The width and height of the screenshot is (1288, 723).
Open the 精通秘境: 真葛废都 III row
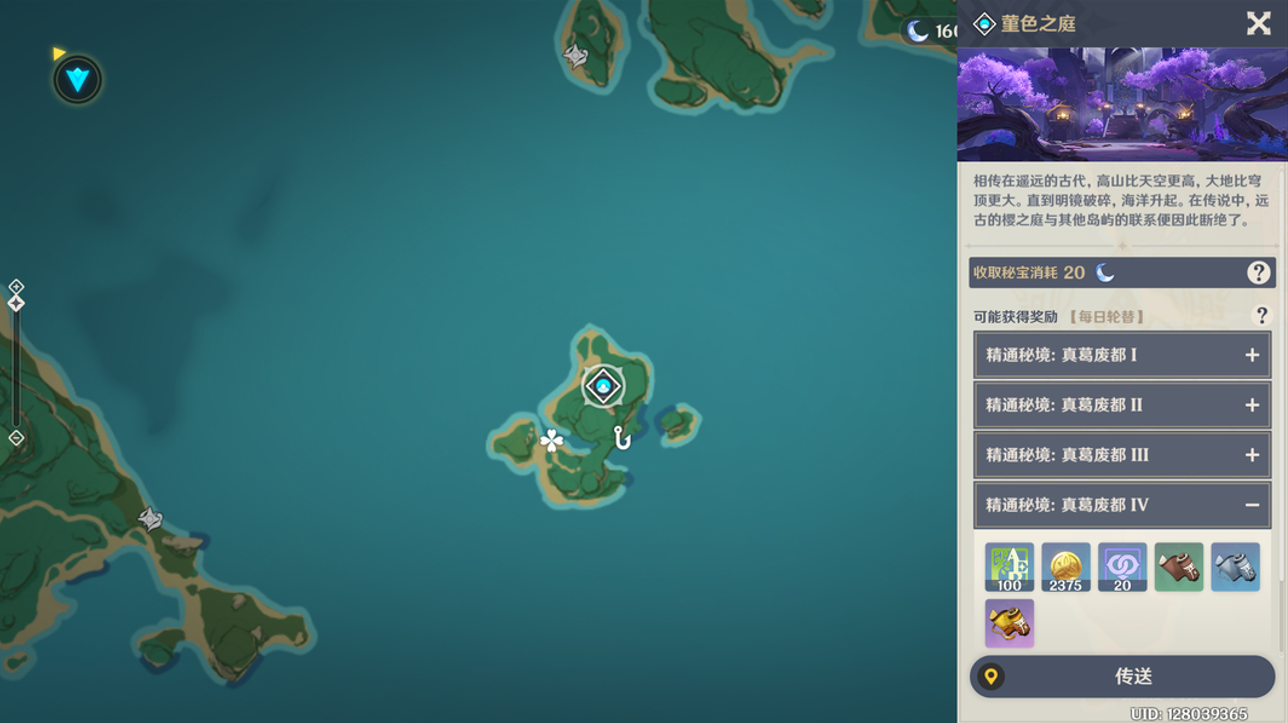pos(1121,455)
